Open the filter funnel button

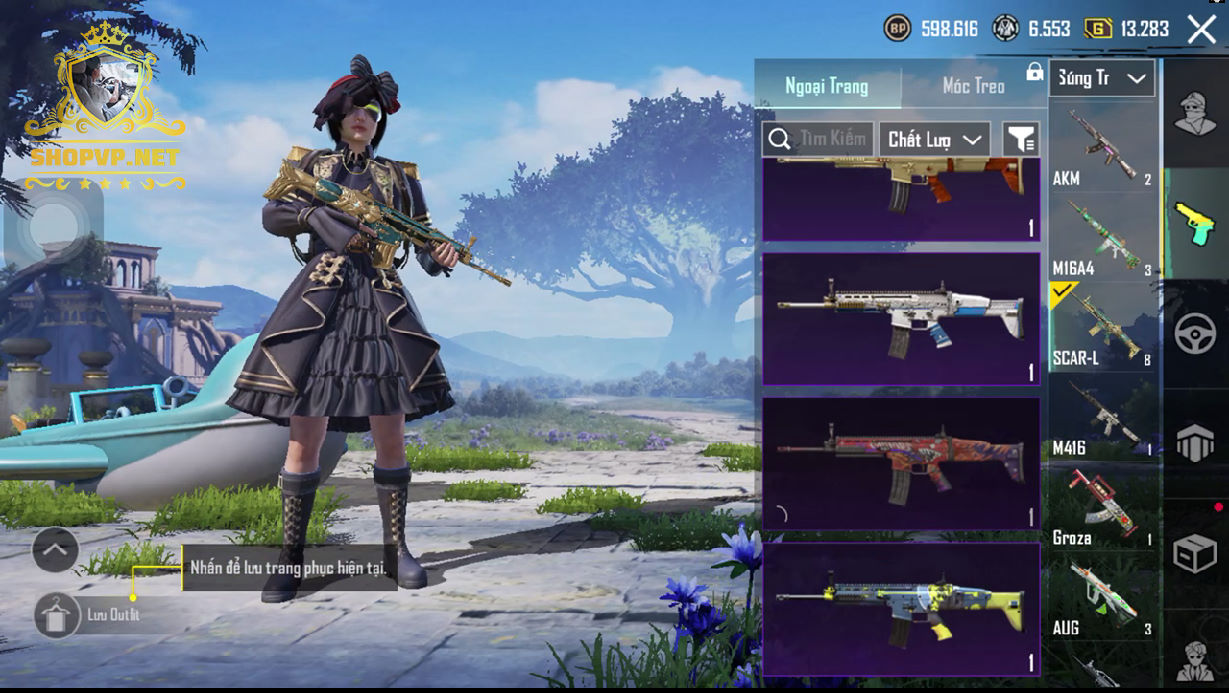[1021, 140]
